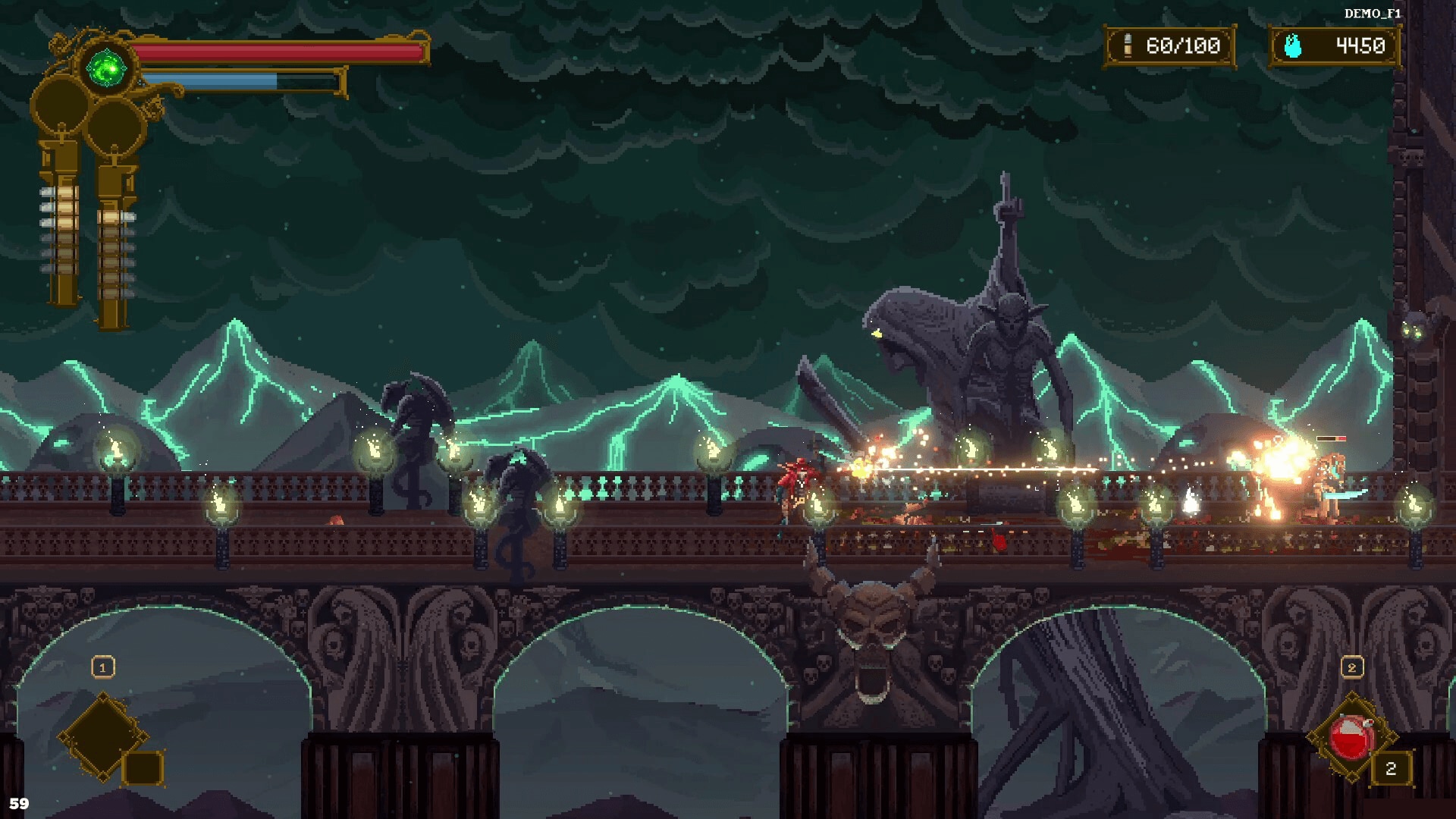
Task: Click the empty diamond ability slot
Action: [x=104, y=736]
